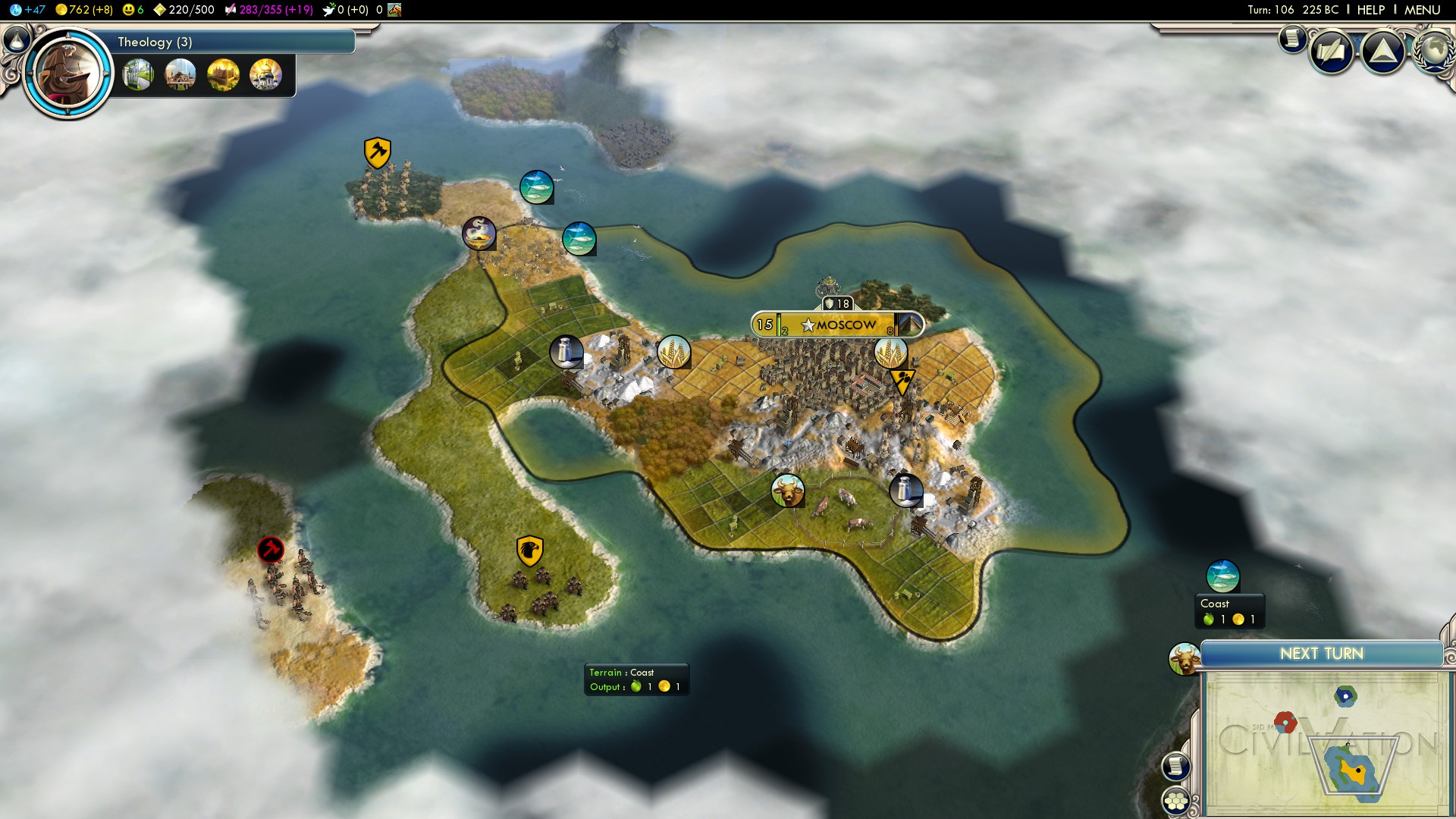Open social policies triangle button
This screenshot has width=1456, height=819.
pyautogui.click(x=1383, y=52)
